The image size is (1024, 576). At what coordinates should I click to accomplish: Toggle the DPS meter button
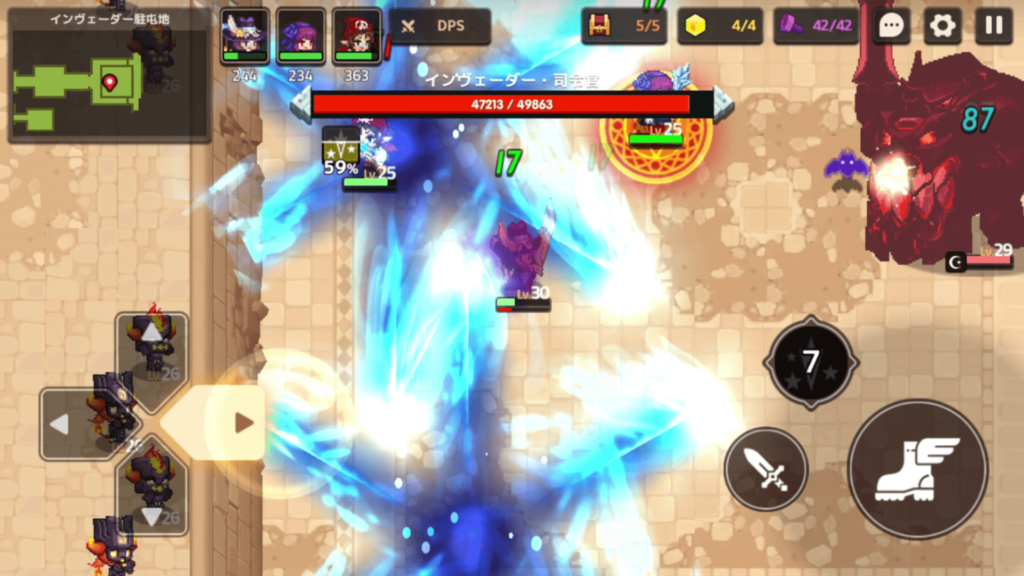(x=440, y=26)
